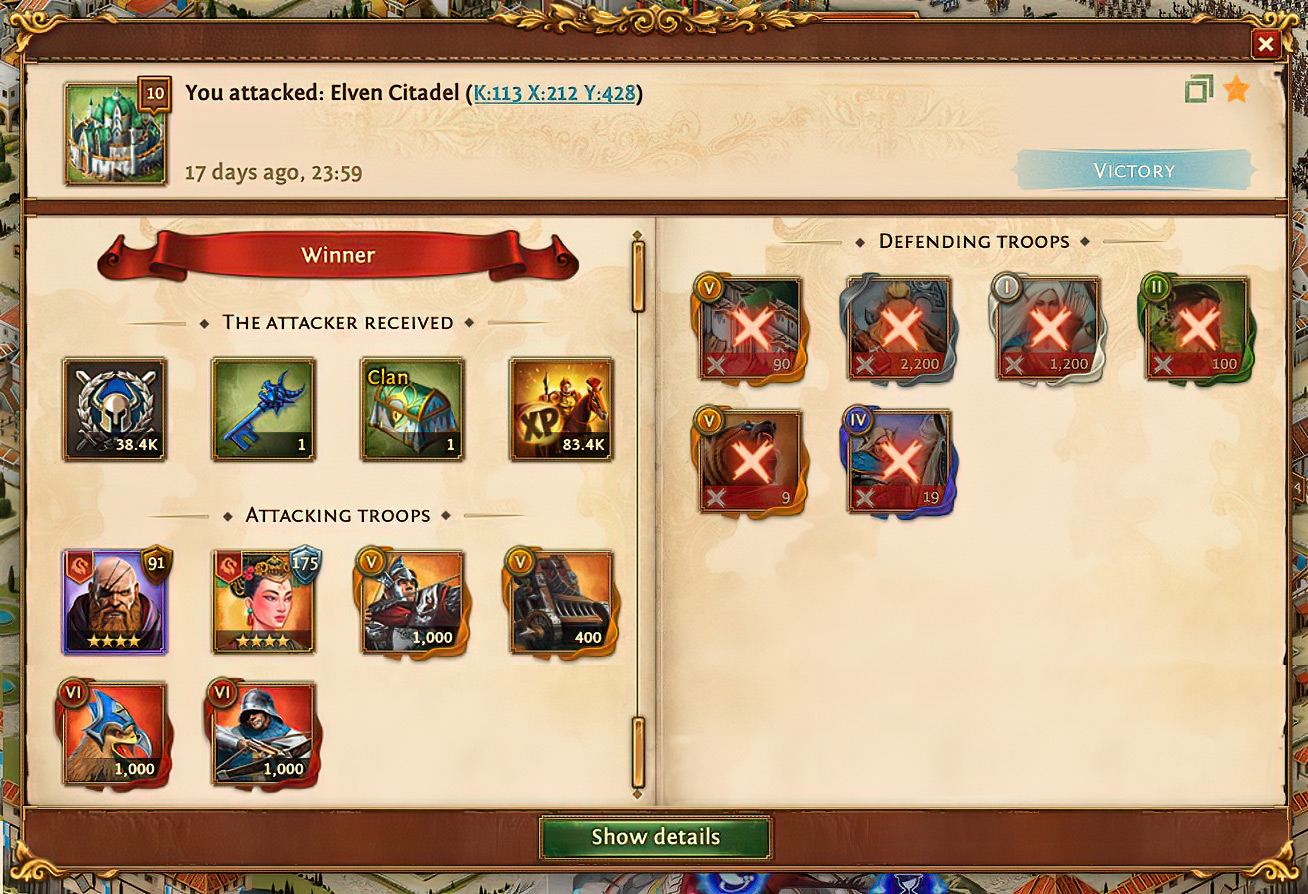View the defeated bear troop with 9 units
This screenshot has height=894, width=1308.
tap(751, 460)
